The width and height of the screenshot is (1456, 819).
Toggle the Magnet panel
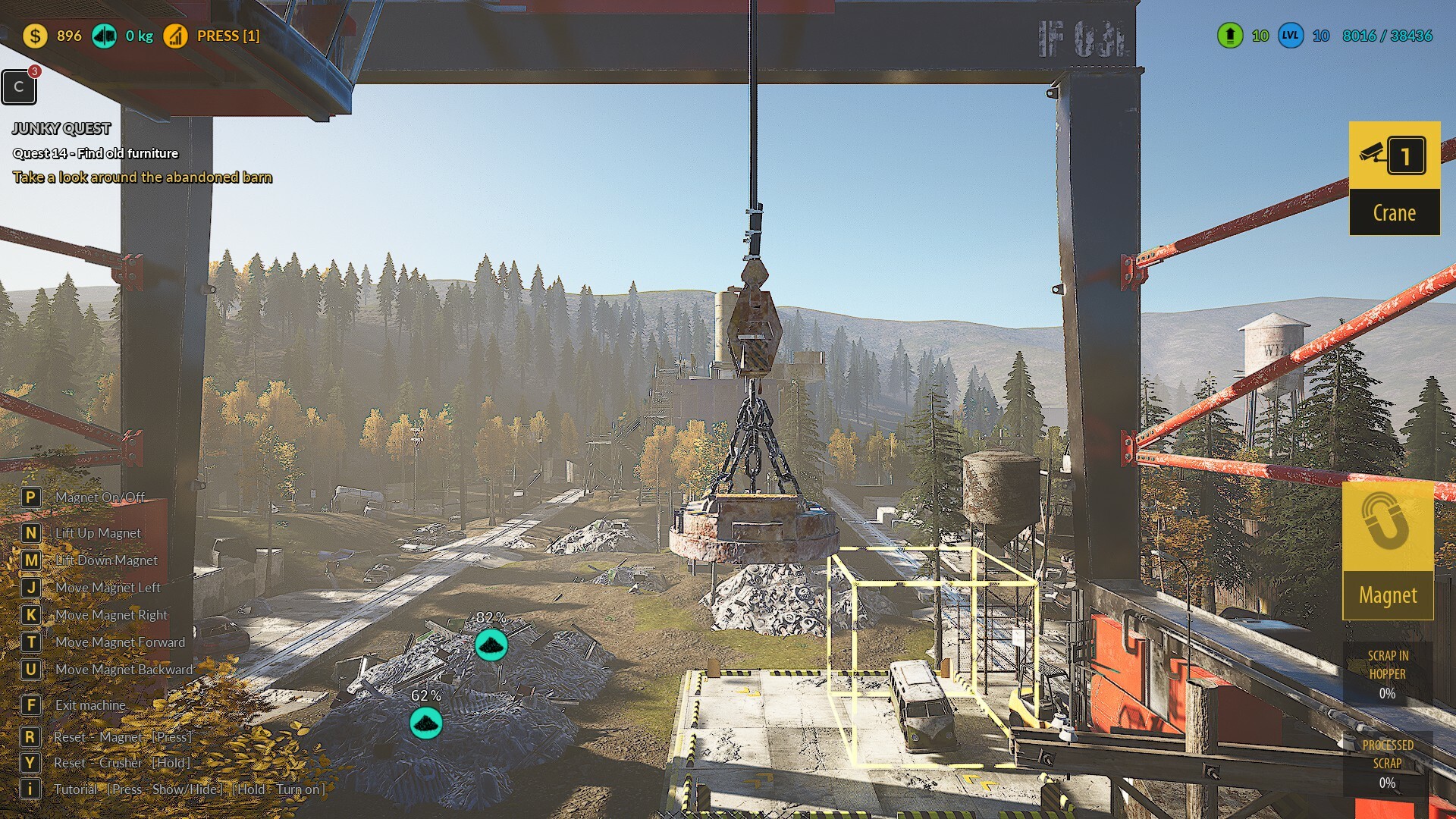coord(1388,552)
